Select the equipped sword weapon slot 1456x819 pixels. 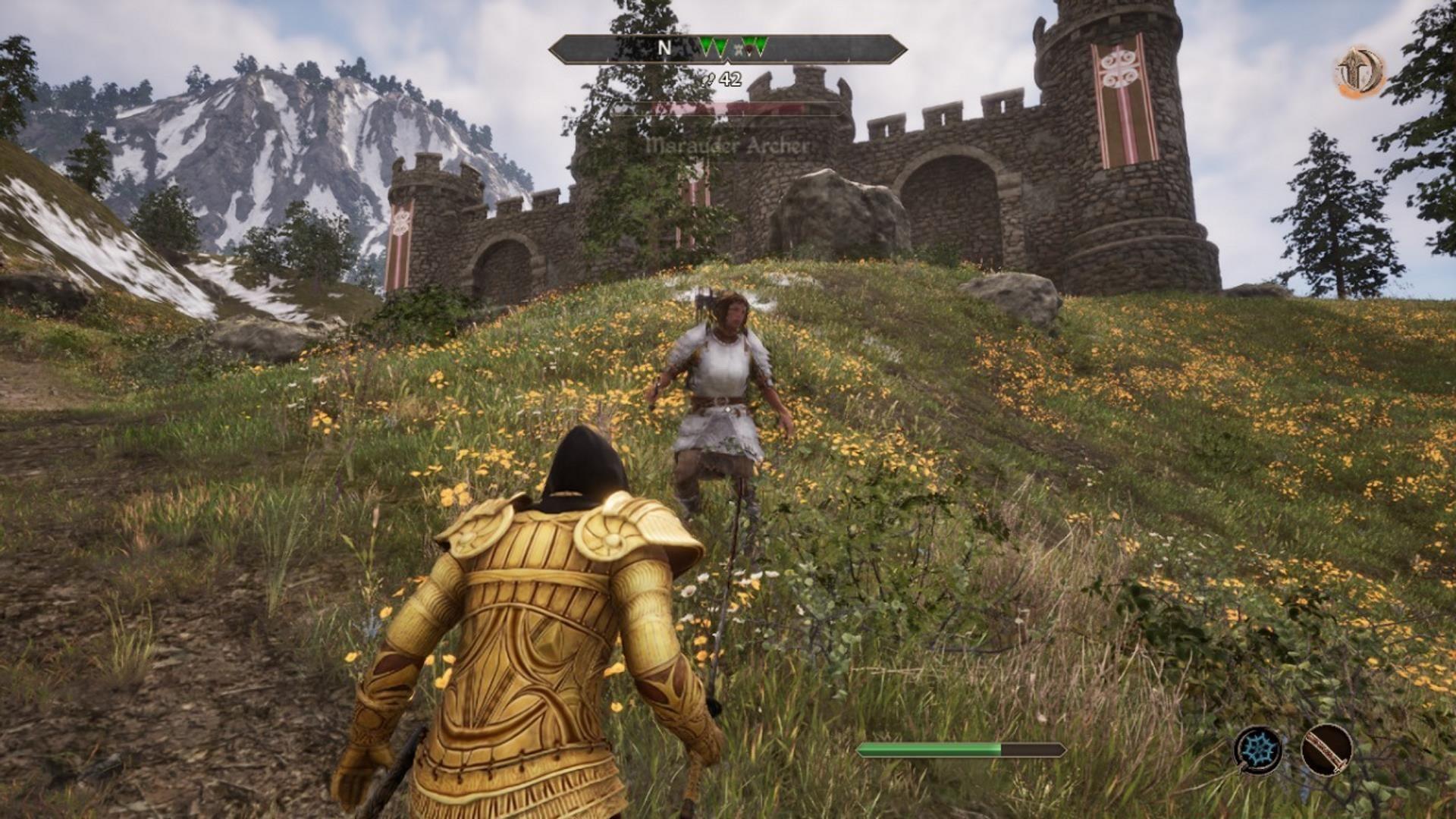1326,749
